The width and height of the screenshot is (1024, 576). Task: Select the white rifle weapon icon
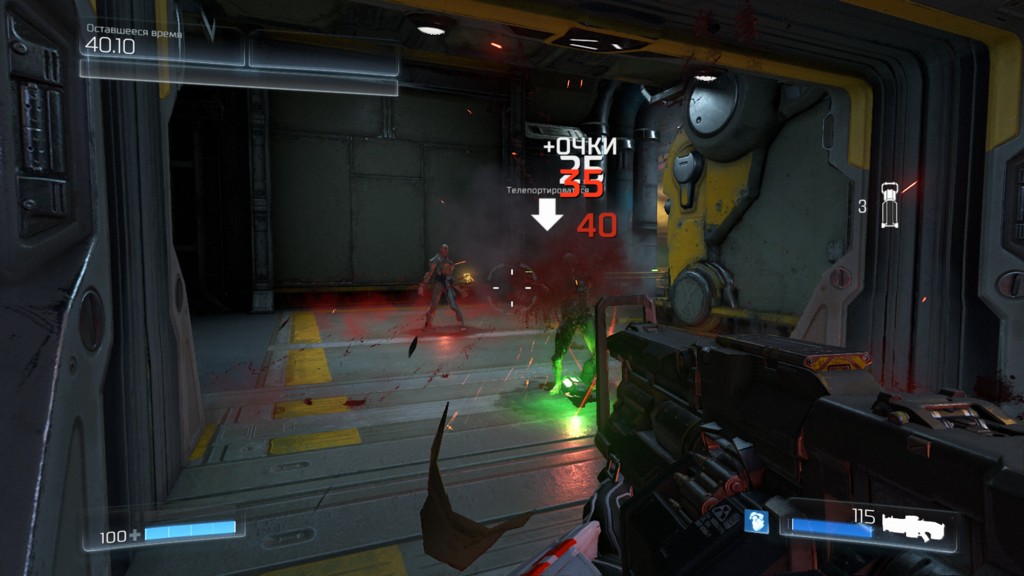(916, 524)
